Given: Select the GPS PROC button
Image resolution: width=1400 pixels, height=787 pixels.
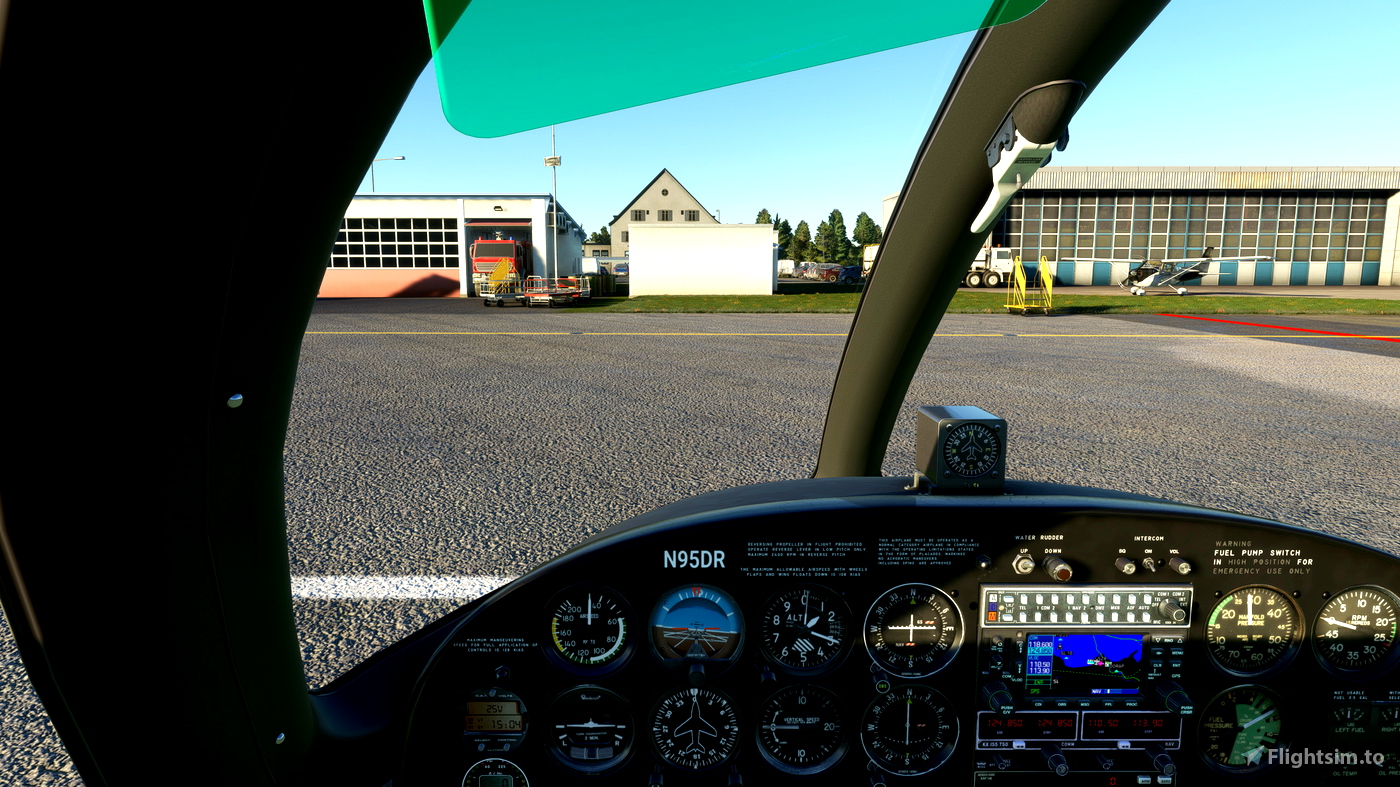Looking at the screenshot, I should point(1133,704).
